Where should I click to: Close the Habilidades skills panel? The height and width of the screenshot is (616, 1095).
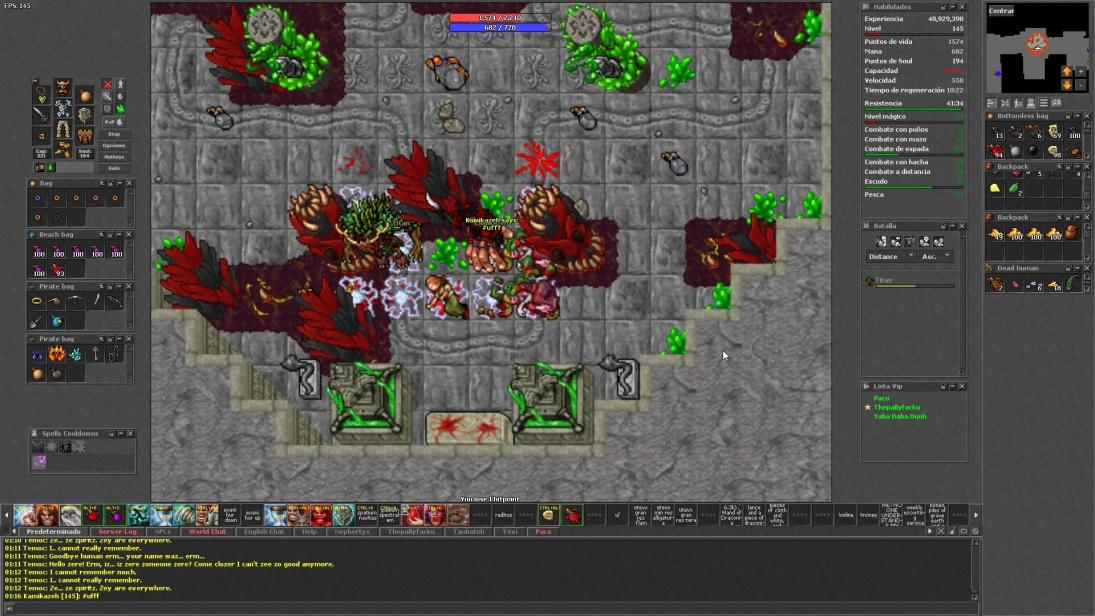pyautogui.click(x=962, y=7)
